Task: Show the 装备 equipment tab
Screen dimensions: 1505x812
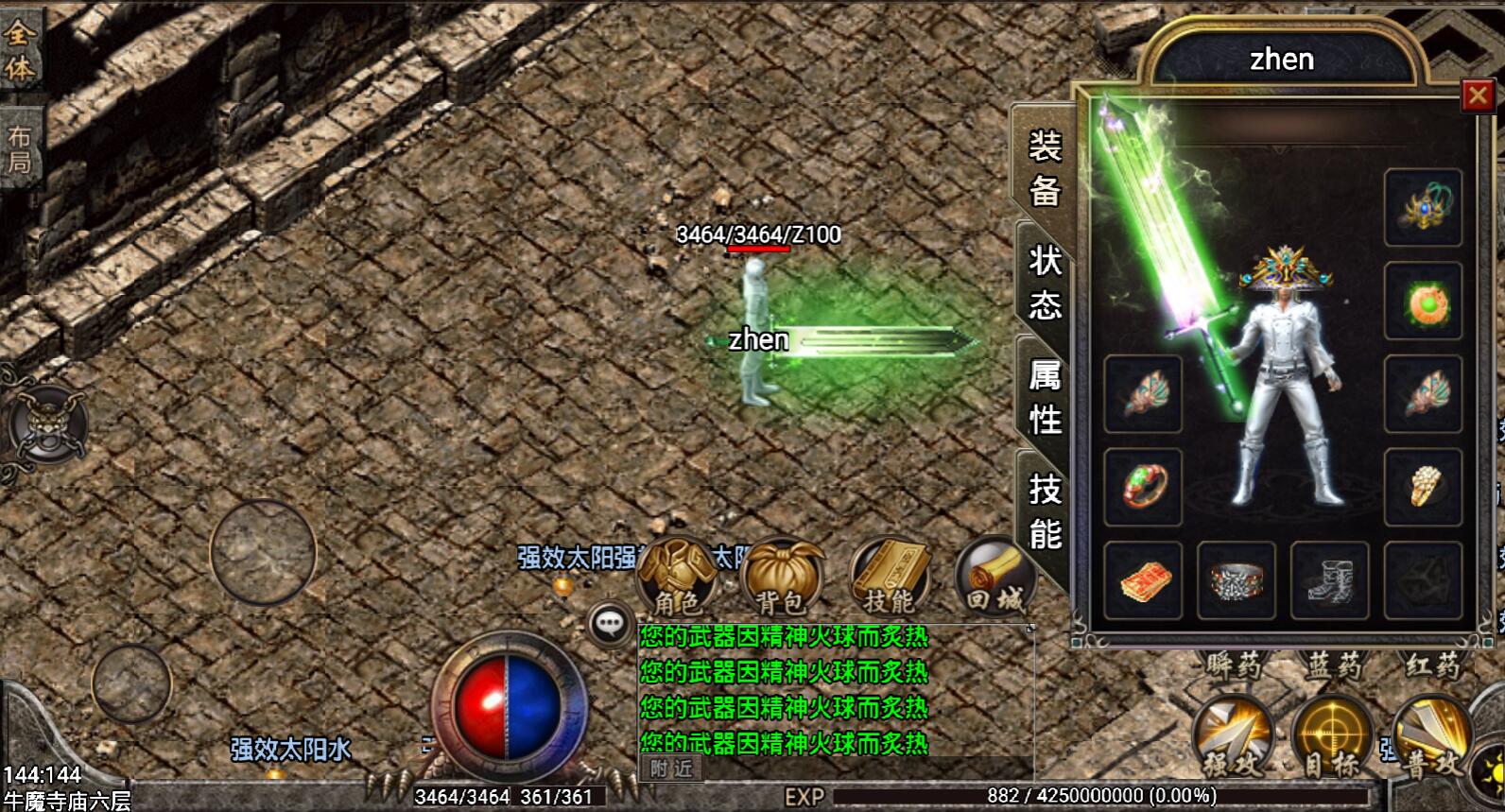Action: click(x=1045, y=168)
